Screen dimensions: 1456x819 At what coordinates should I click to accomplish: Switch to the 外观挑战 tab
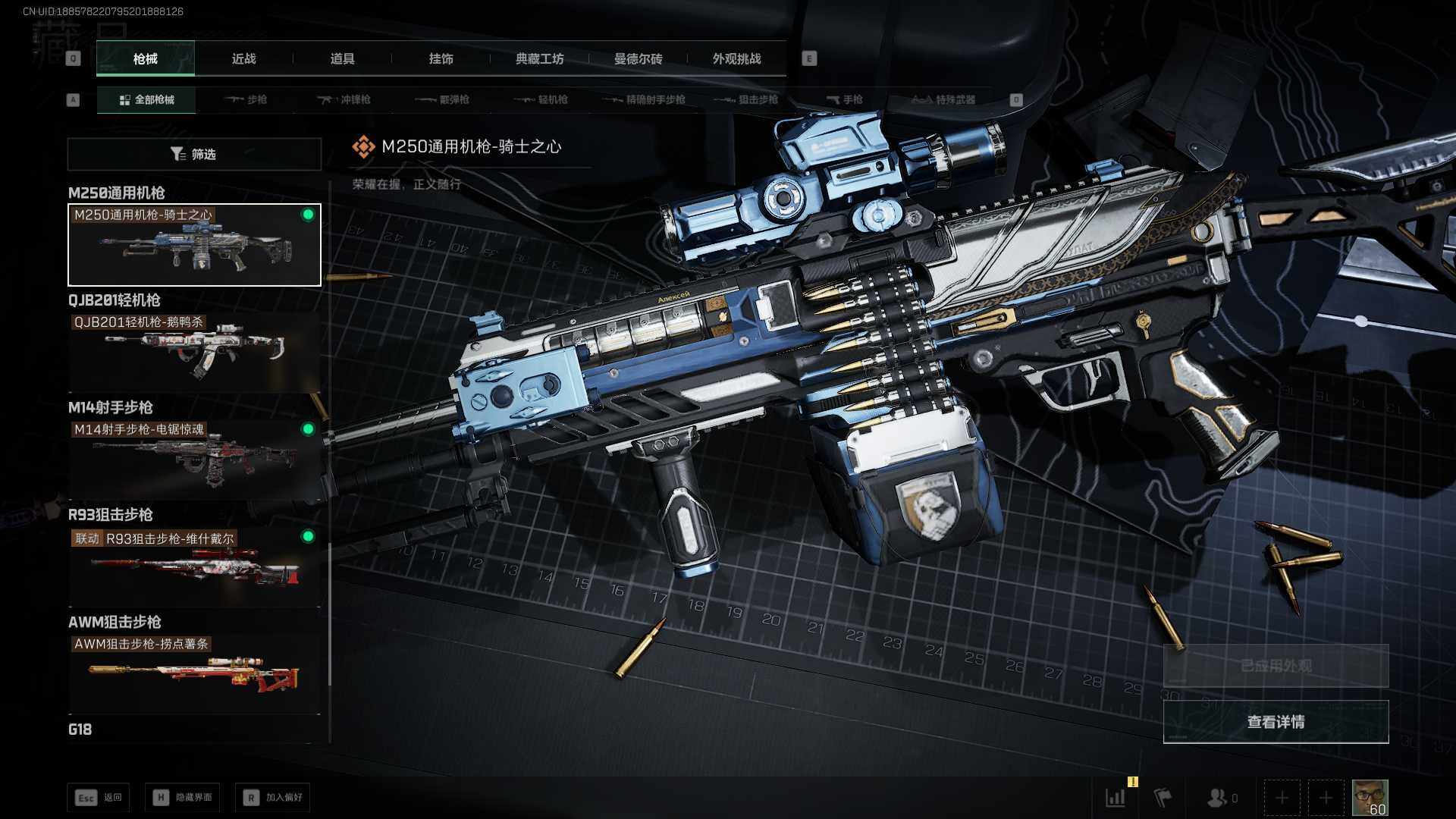tap(736, 59)
